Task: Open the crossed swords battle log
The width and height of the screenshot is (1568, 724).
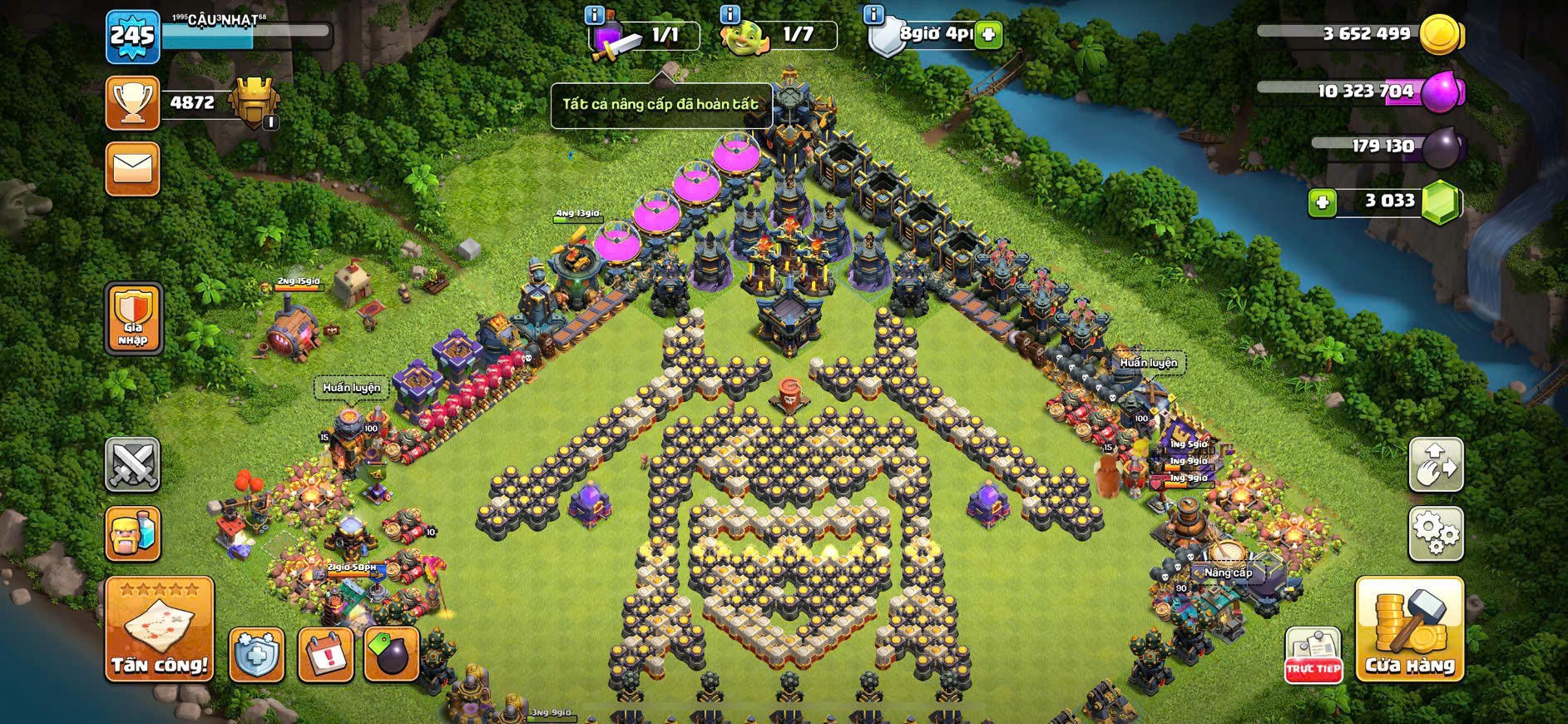Action: [x=132, y=464]
